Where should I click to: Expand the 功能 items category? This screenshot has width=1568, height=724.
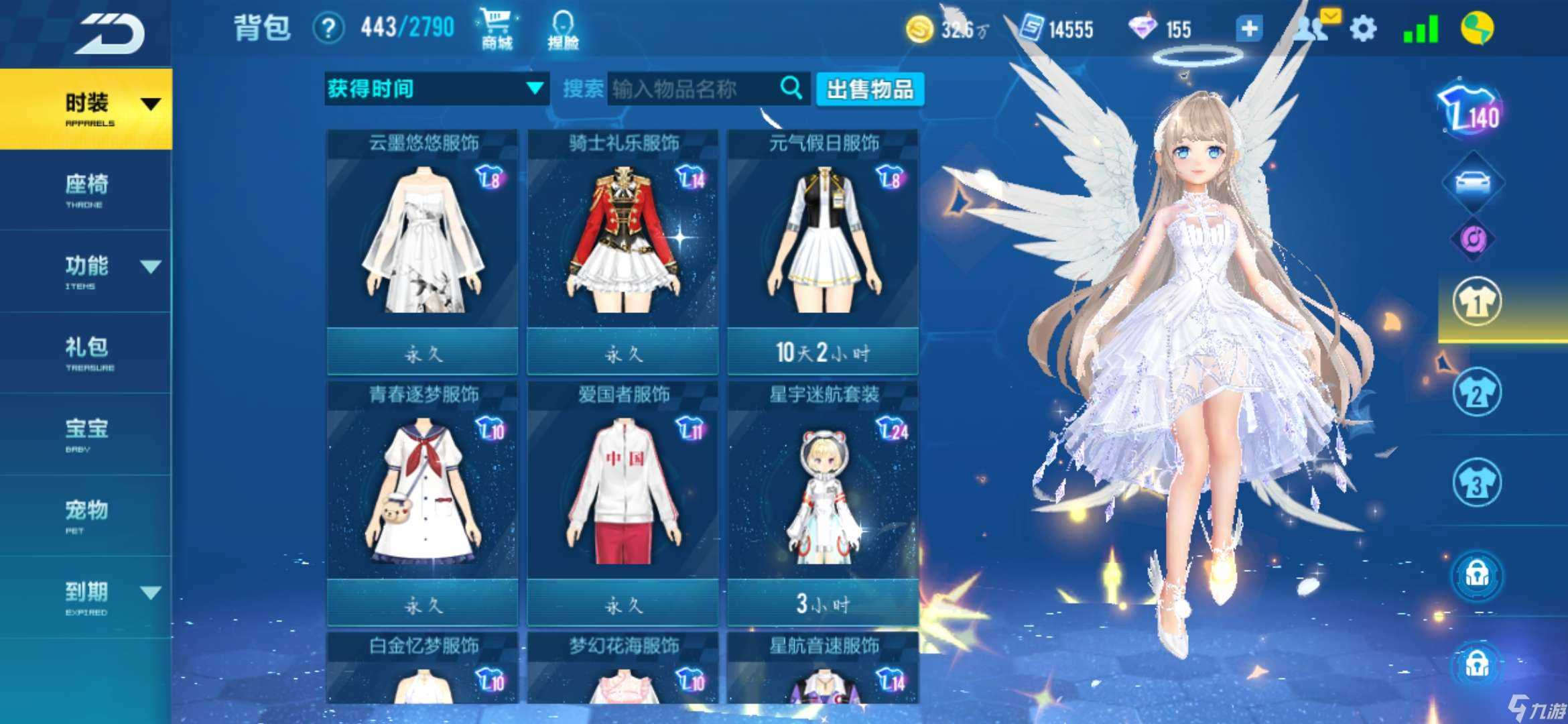87,270
